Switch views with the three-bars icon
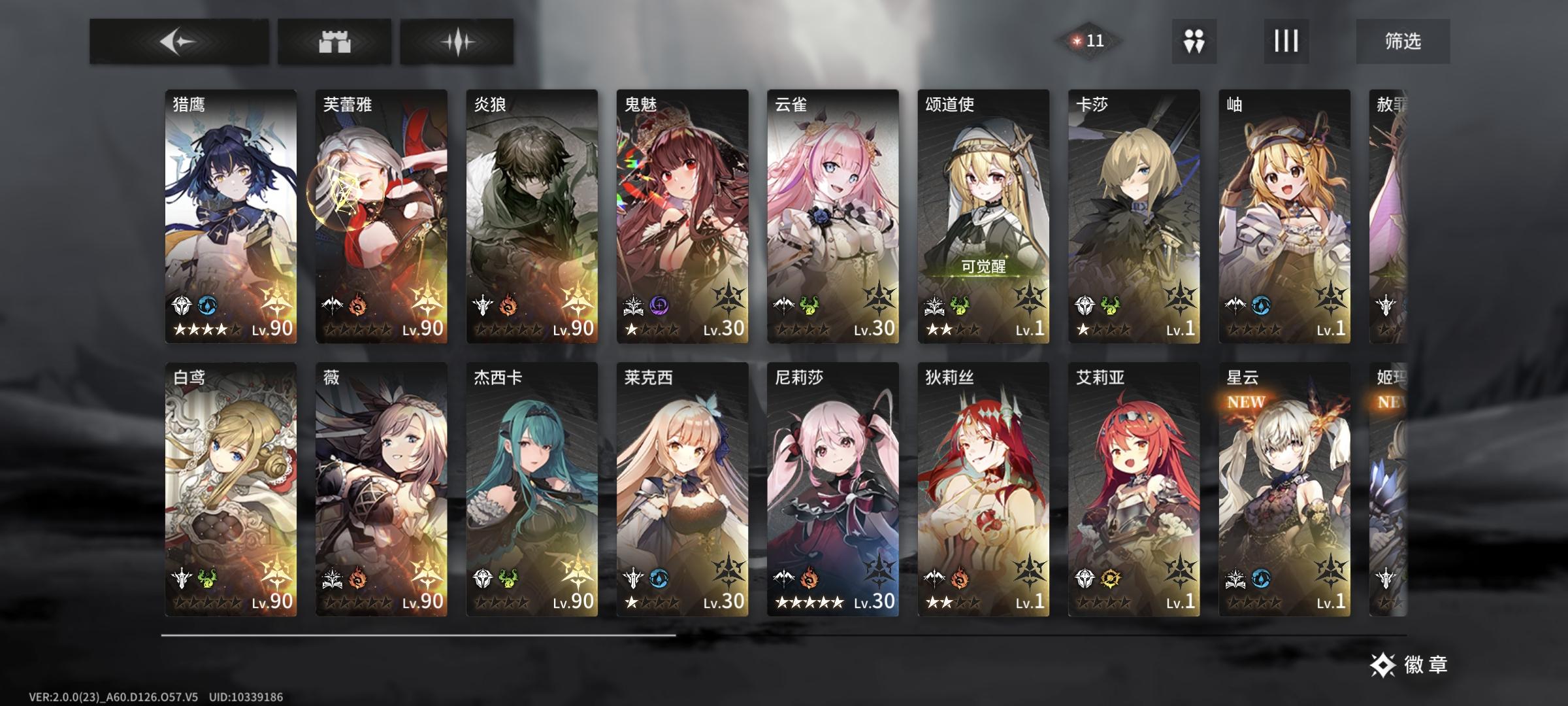This screenshot has width=1568, height=706. [x=1284, y=41]
